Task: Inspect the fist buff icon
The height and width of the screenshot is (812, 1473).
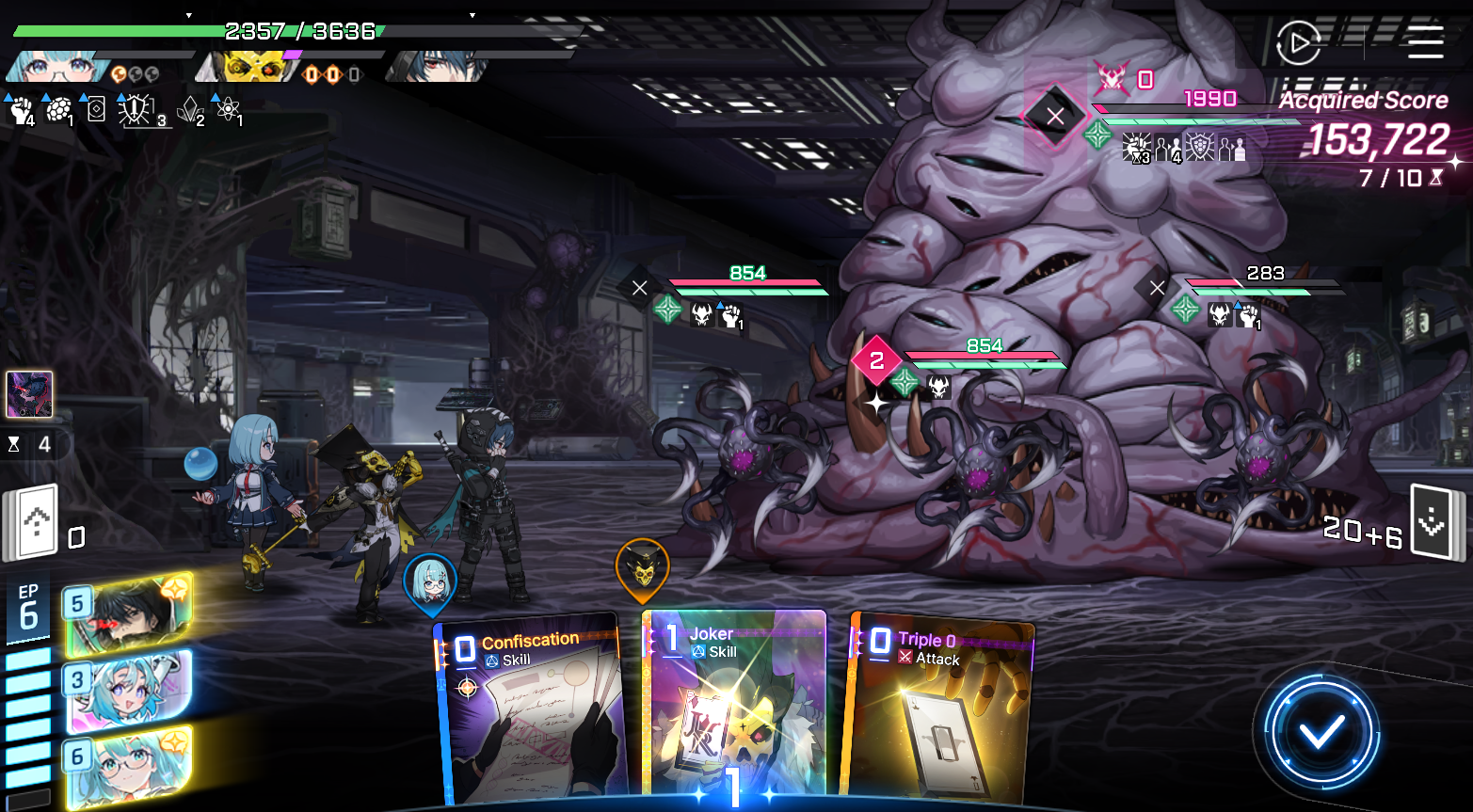Action: (21, 111)
